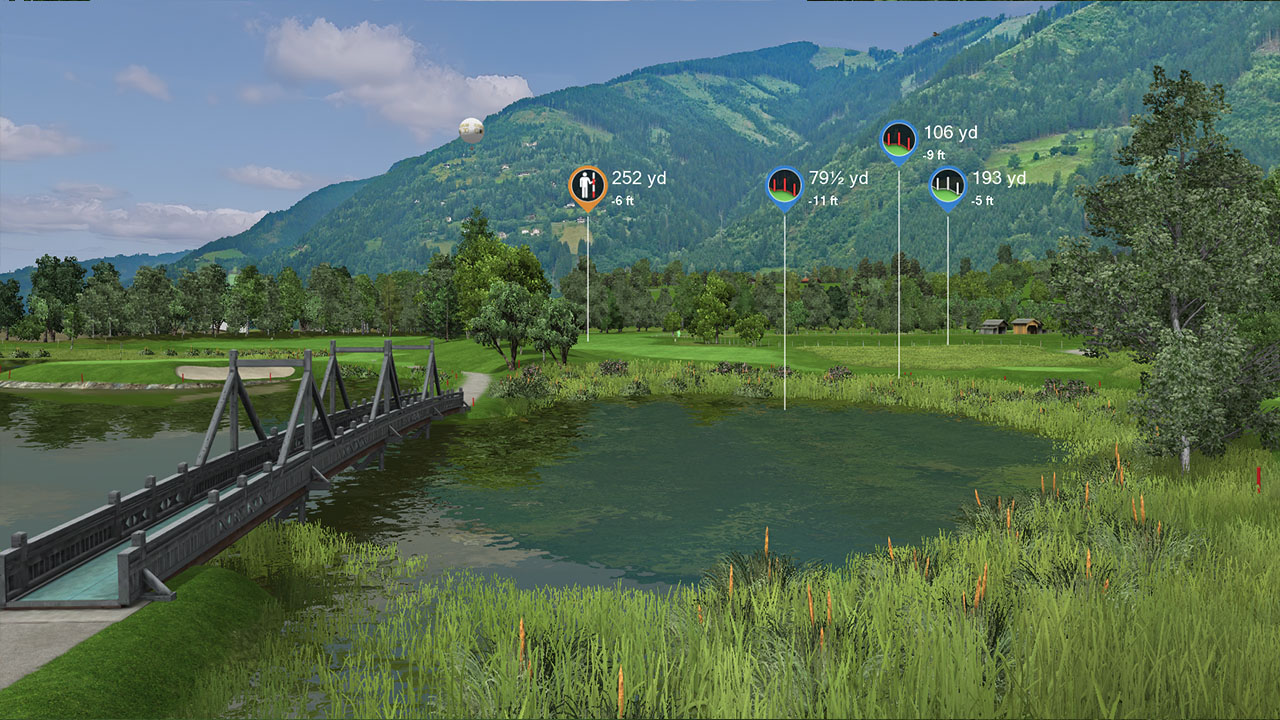Choose the 106 yd target marker
1280x720 pixels.
pos(898,139)
